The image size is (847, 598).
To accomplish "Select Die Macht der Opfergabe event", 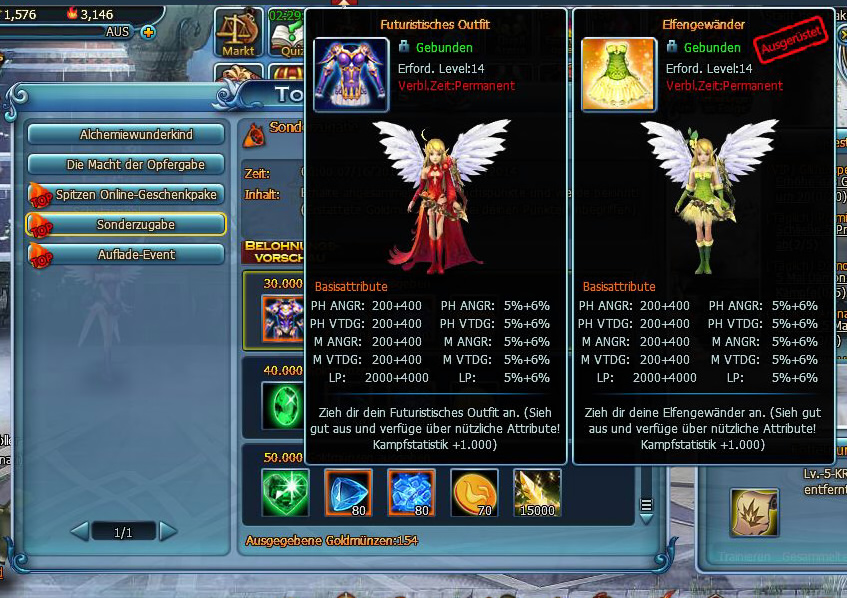I will (x=126, y=164).
